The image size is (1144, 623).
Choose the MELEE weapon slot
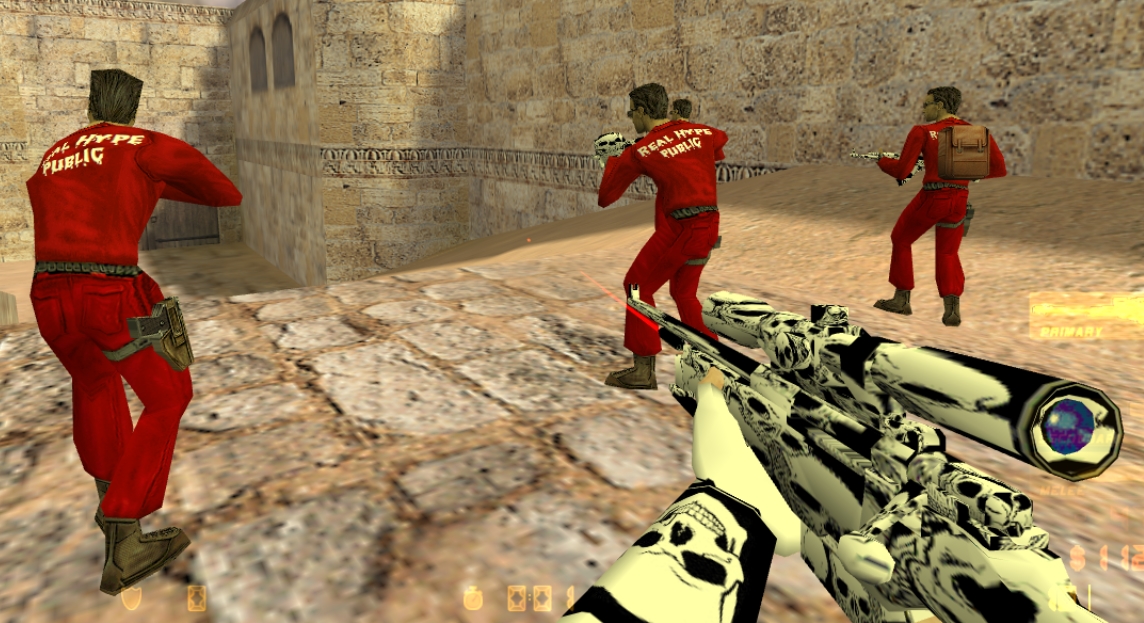pyautogui.click(x=1067, y=490)
